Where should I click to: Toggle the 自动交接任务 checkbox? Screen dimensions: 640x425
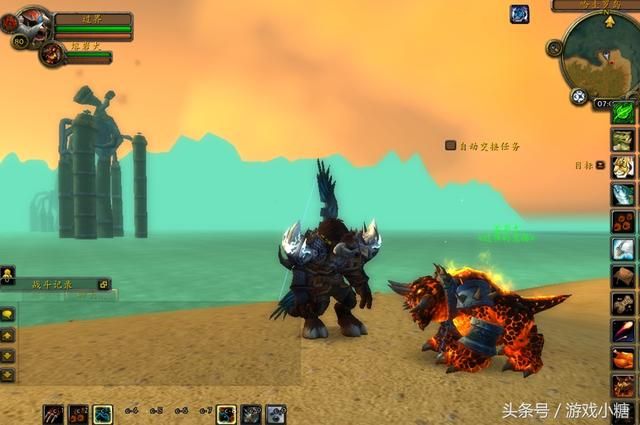[451, 146]
